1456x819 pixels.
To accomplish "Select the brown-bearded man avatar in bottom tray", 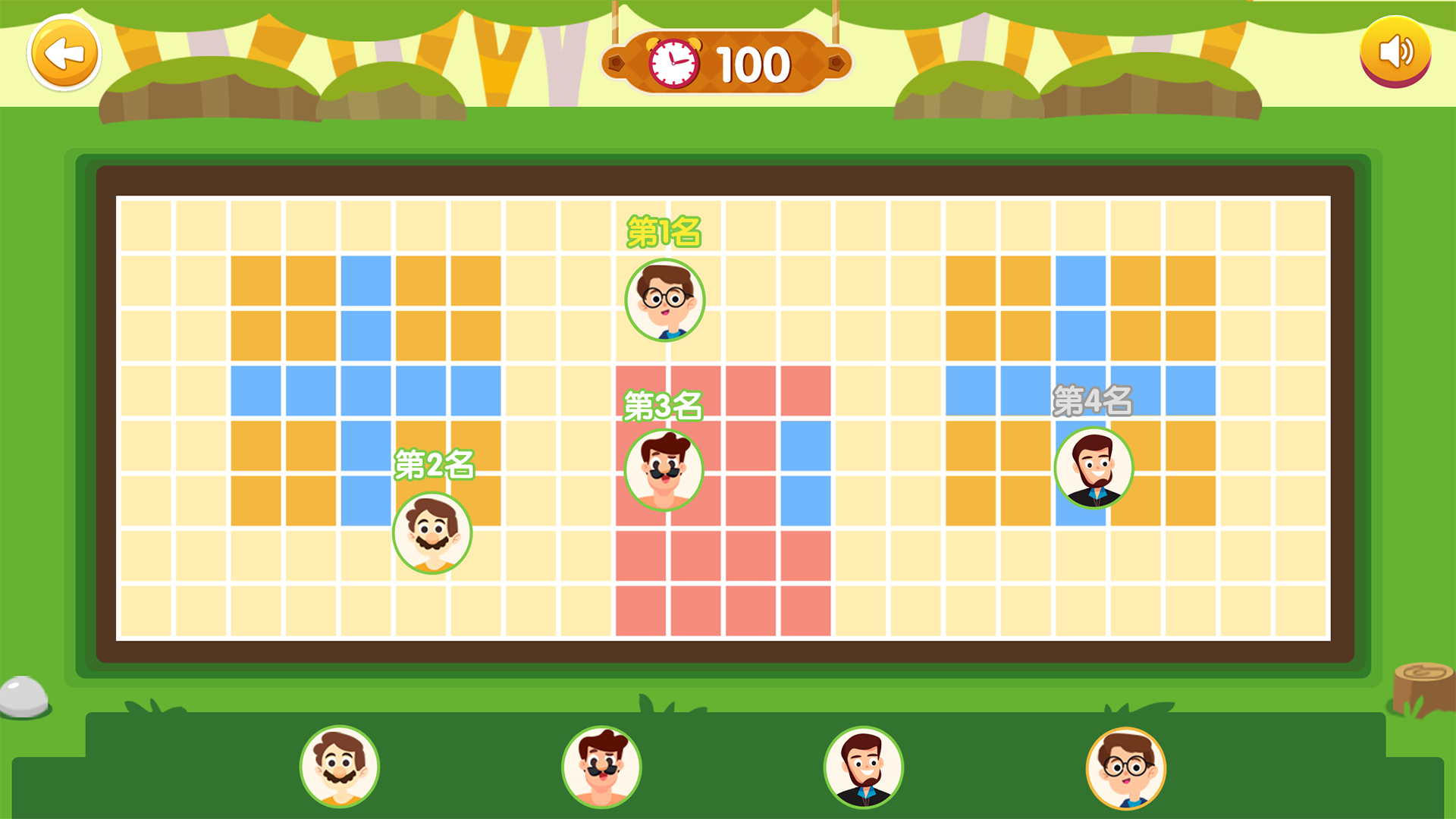I will tap(340, 766).
